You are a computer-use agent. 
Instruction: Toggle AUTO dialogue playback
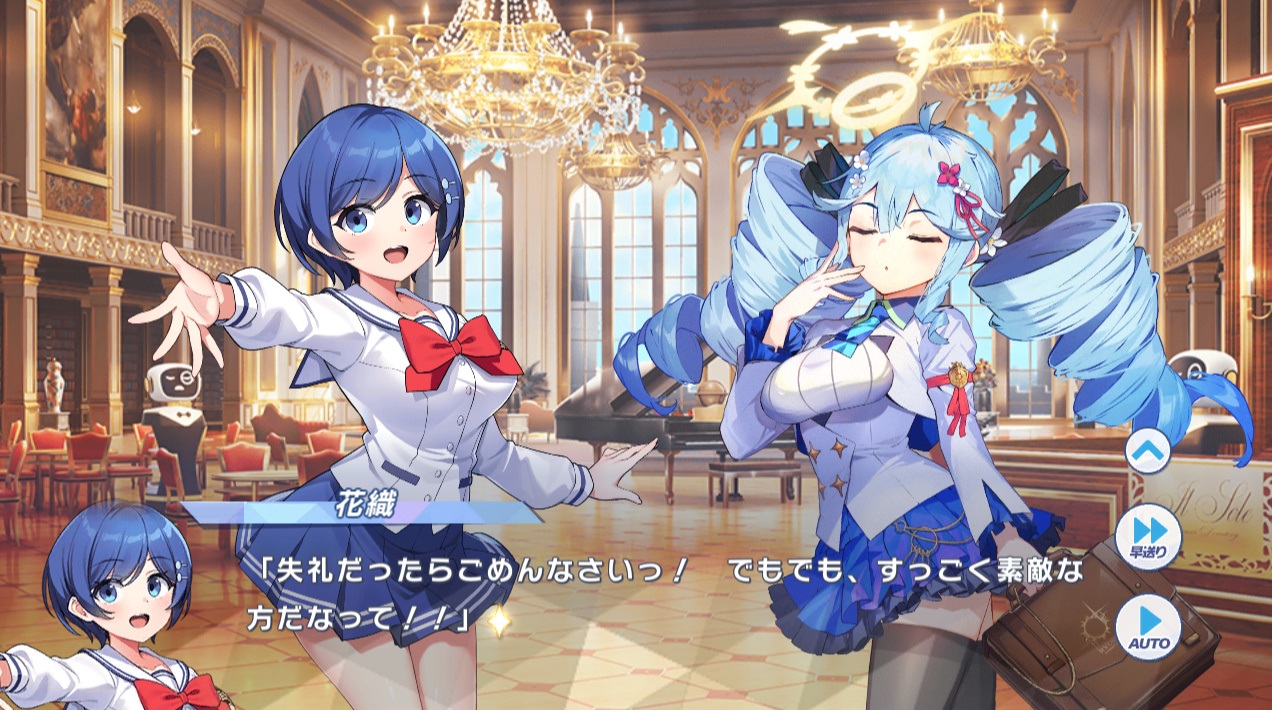1147,625
